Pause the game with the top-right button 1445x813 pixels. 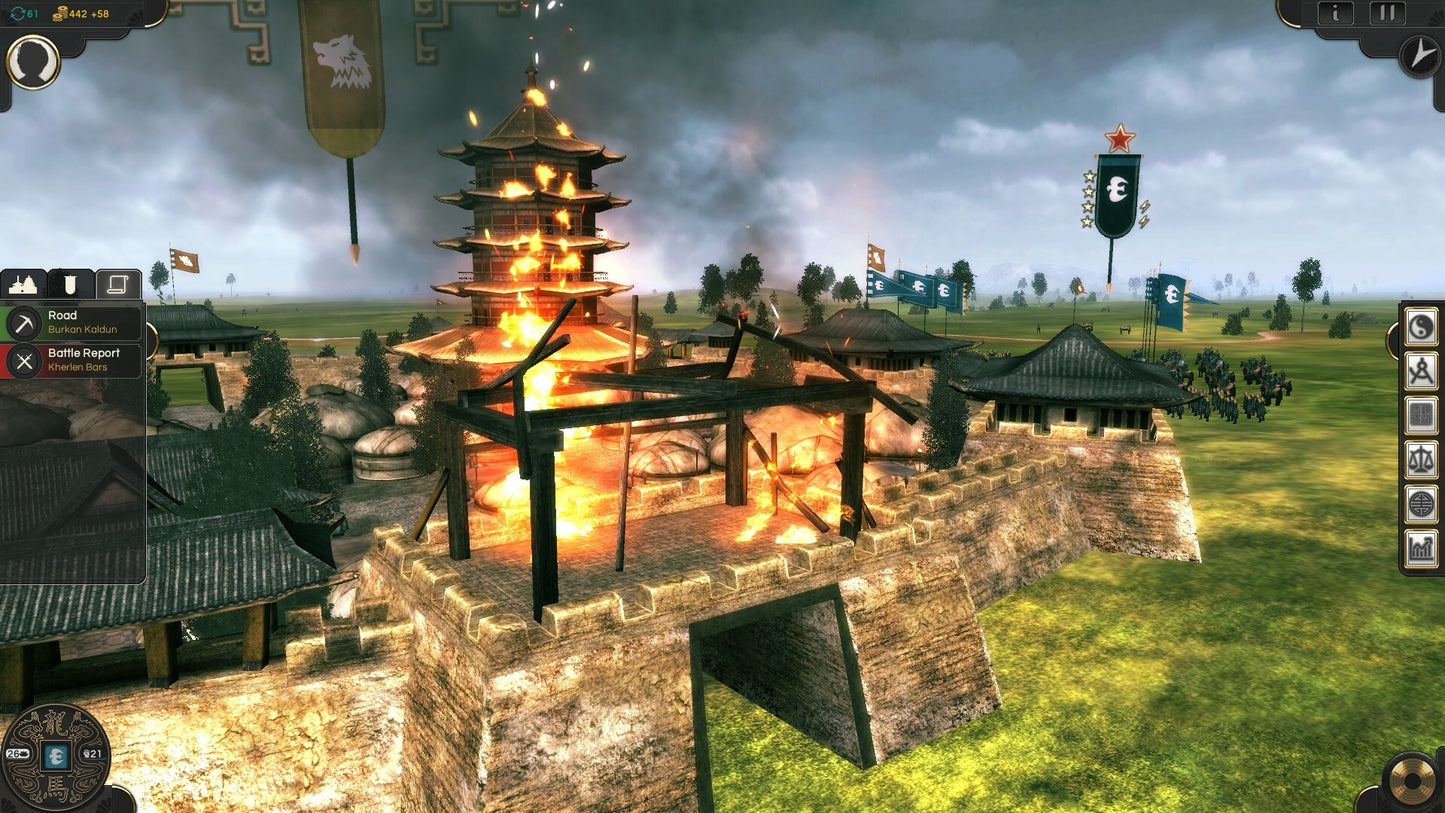1386,13
